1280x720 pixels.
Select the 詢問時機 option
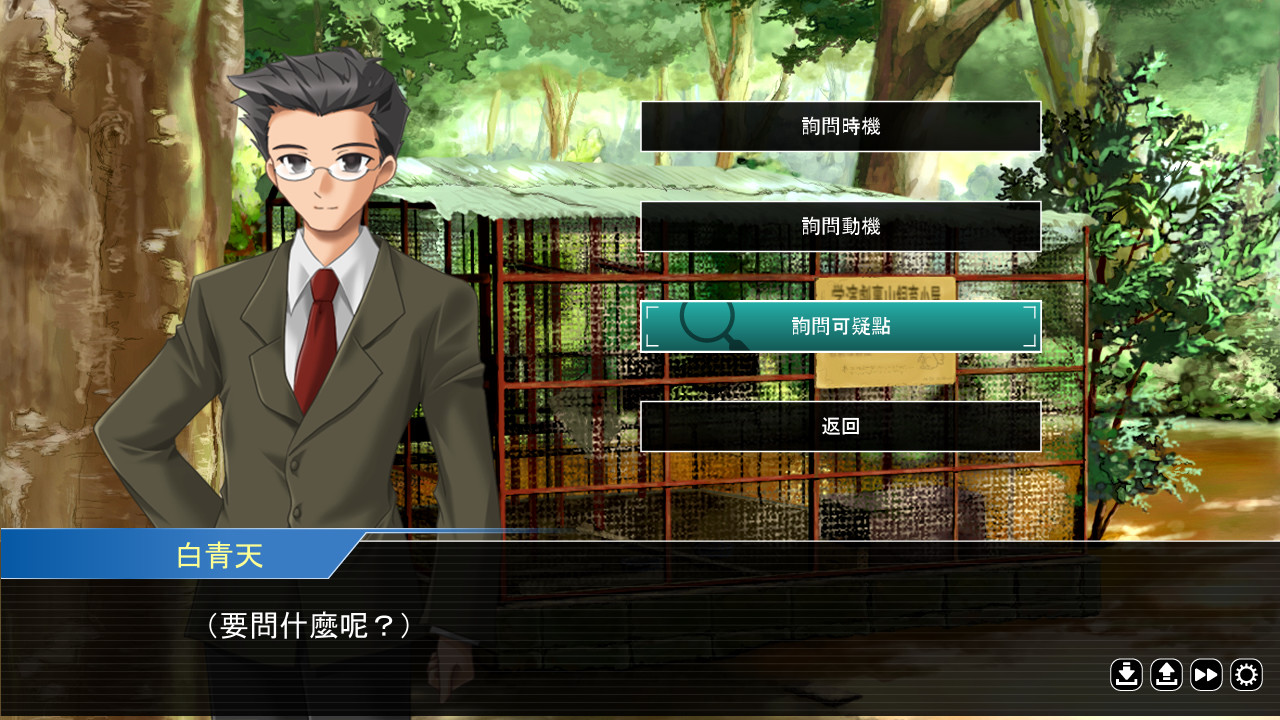point(840,126)
